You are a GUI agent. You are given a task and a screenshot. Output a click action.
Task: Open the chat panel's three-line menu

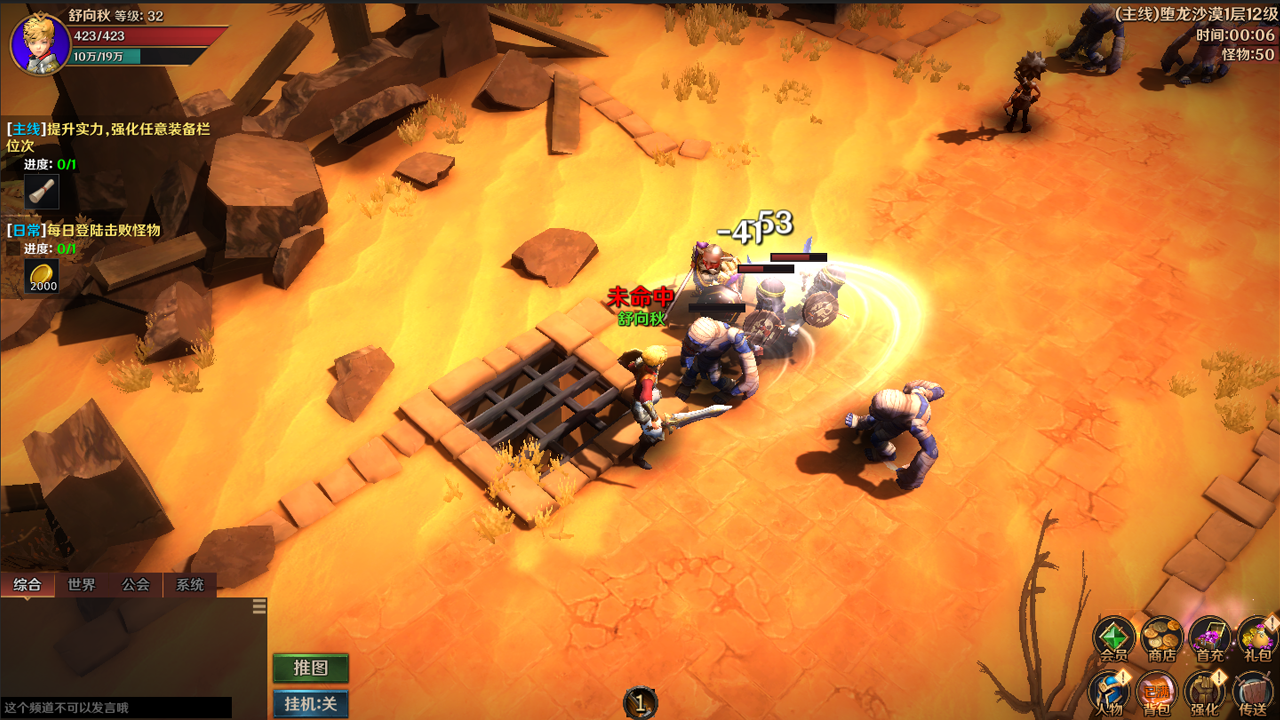[259, 606]
